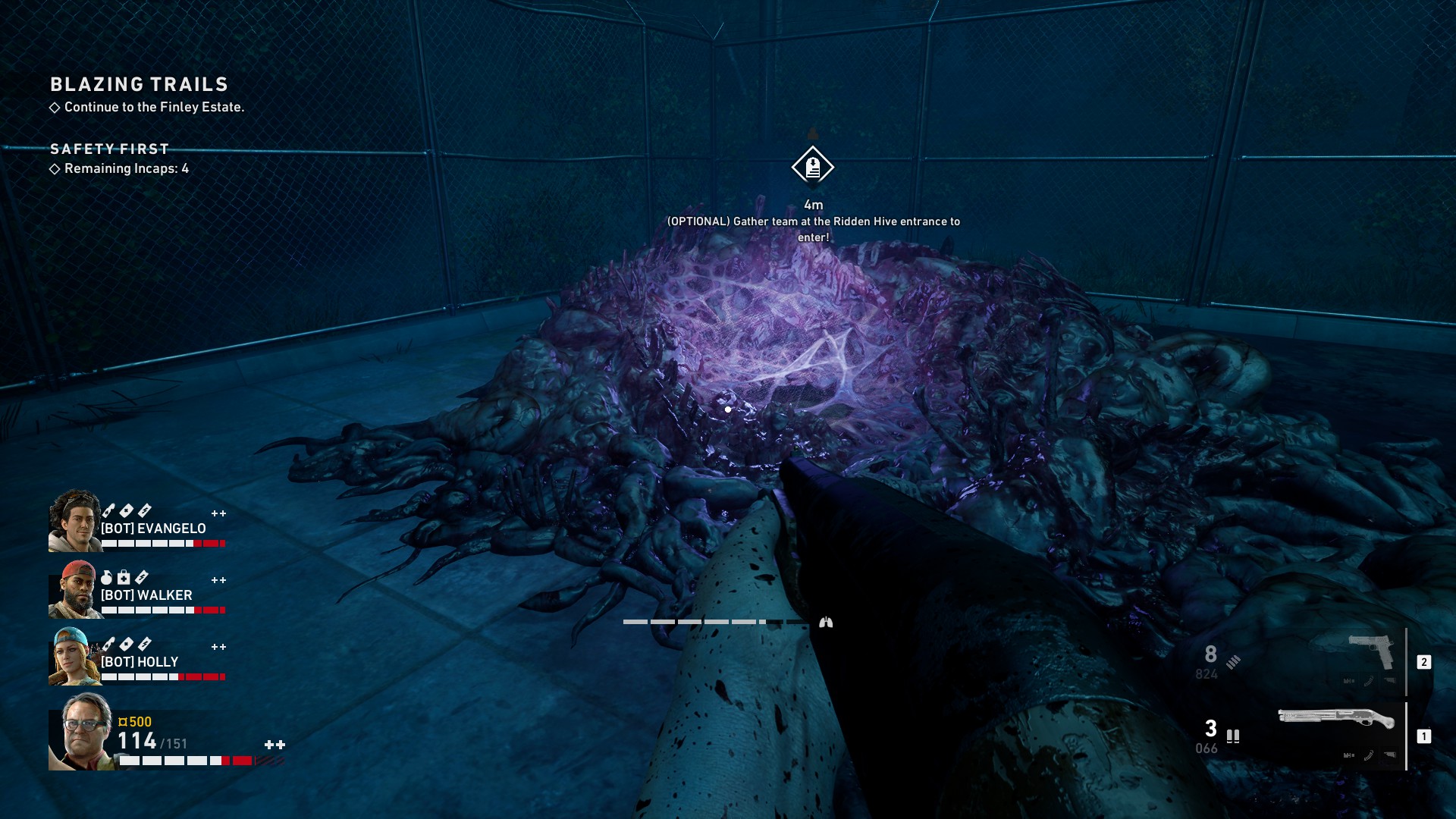This screenshot has height=819, width=1456.
Task: Click the Safety First secondary objective
Action: (x=110, y=149)
